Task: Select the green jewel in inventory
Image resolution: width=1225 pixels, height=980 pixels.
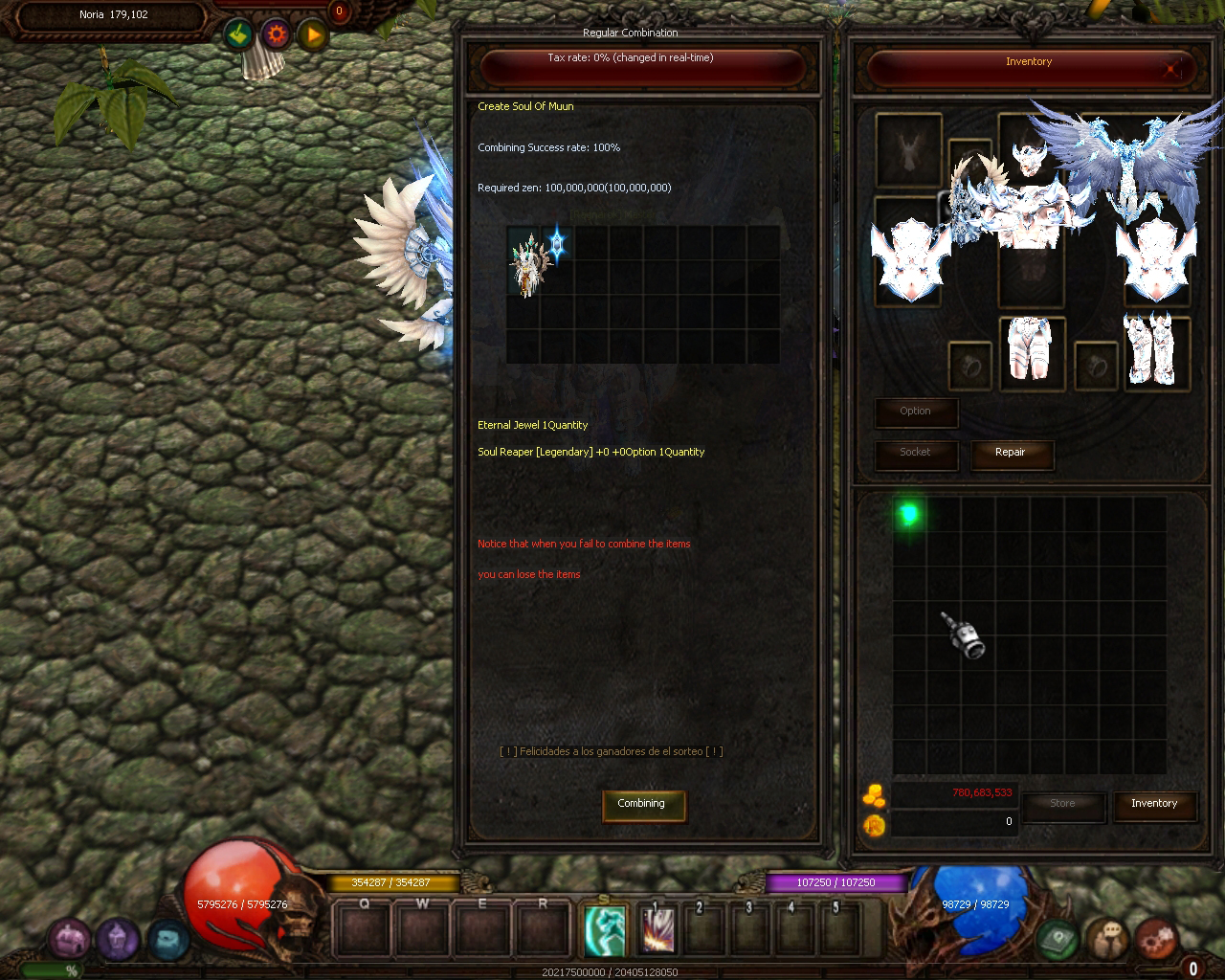Action: click(909, 514)
